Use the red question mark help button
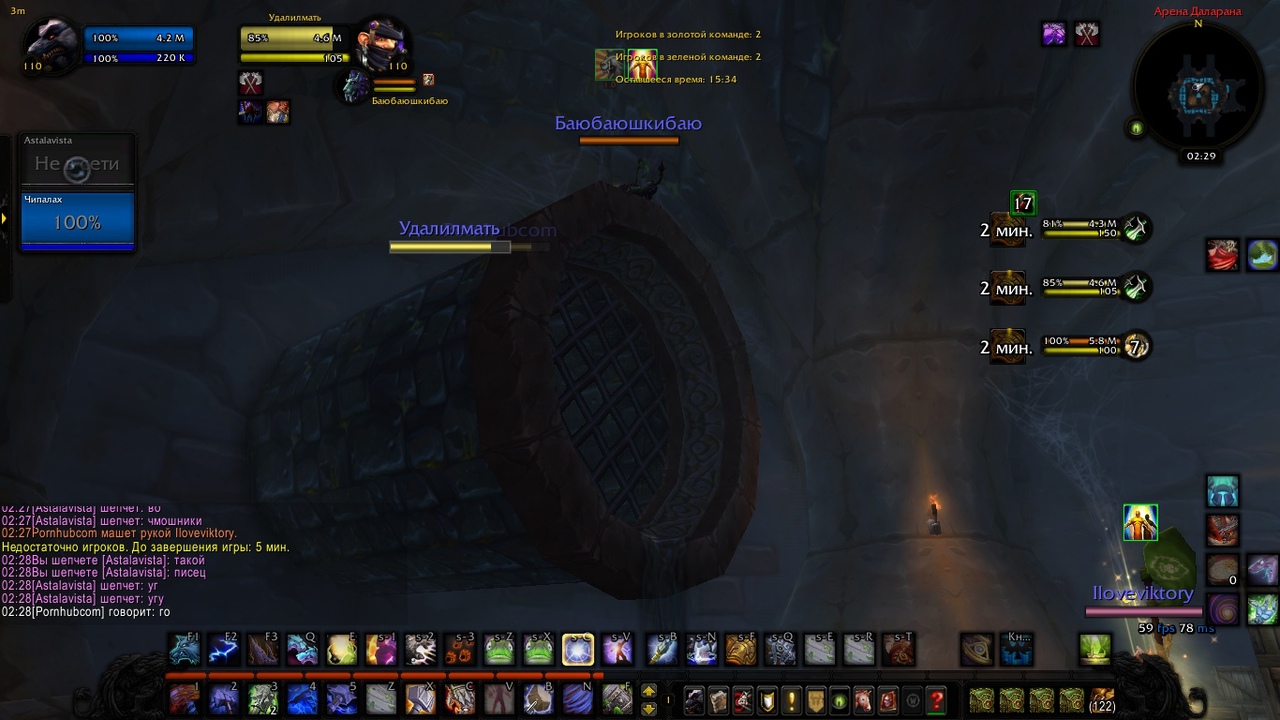The width and height of the screenshot is (1280, 720). 936,700
